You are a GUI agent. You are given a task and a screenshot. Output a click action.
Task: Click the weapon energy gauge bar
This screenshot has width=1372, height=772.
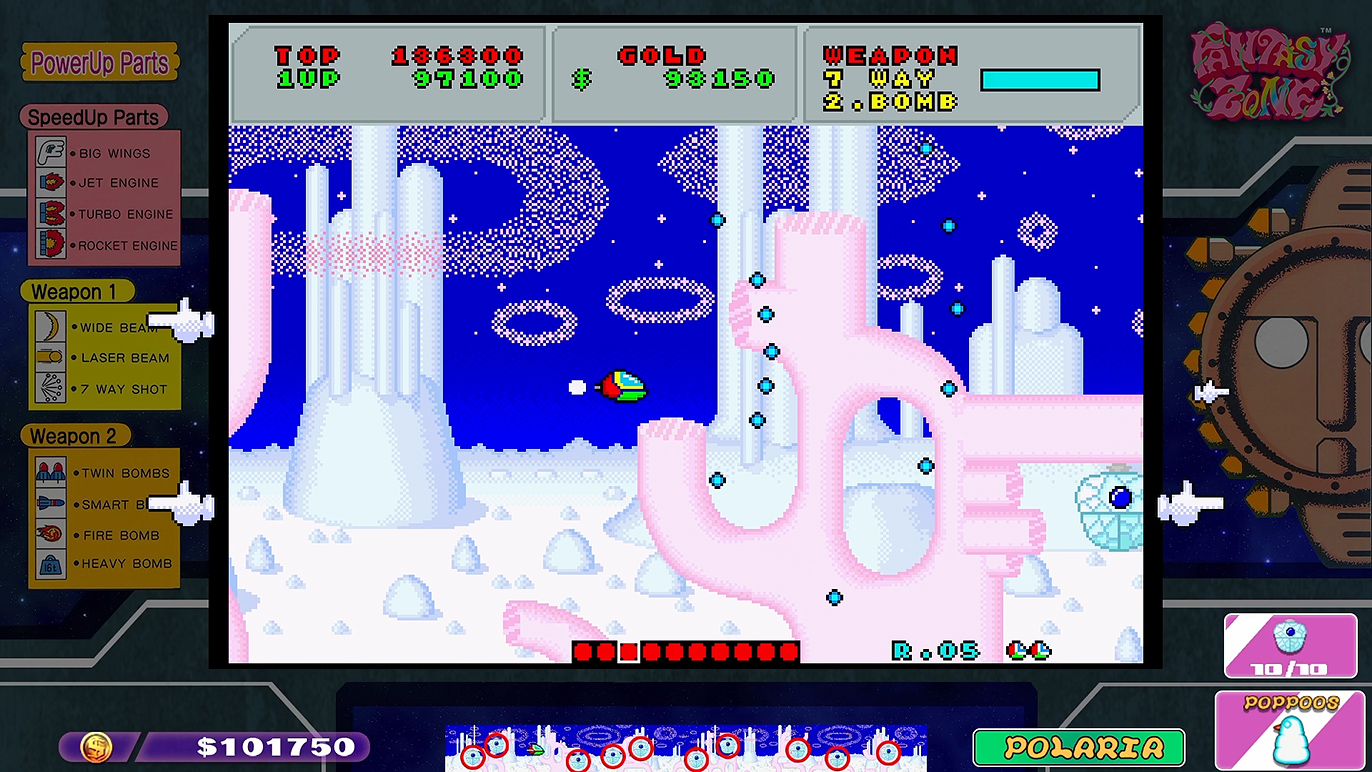pos(1040,80)
